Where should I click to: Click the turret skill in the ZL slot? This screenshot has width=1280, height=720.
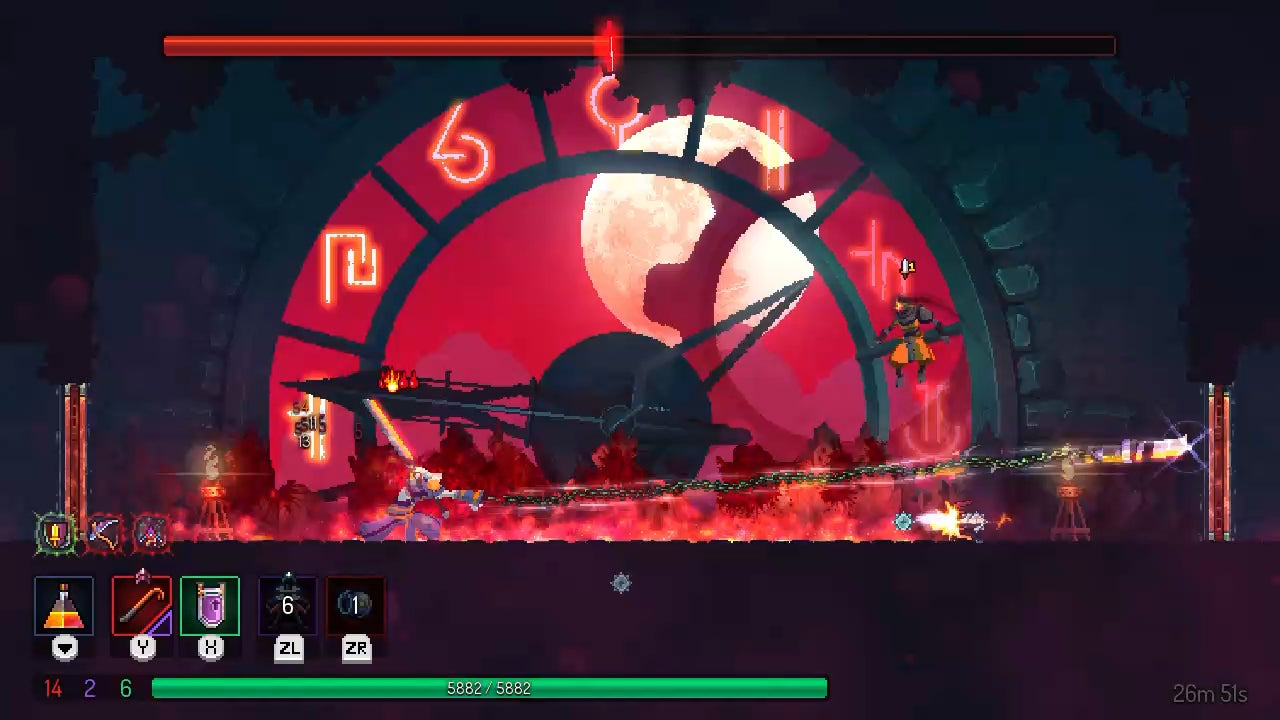click(x=286, y=604)
